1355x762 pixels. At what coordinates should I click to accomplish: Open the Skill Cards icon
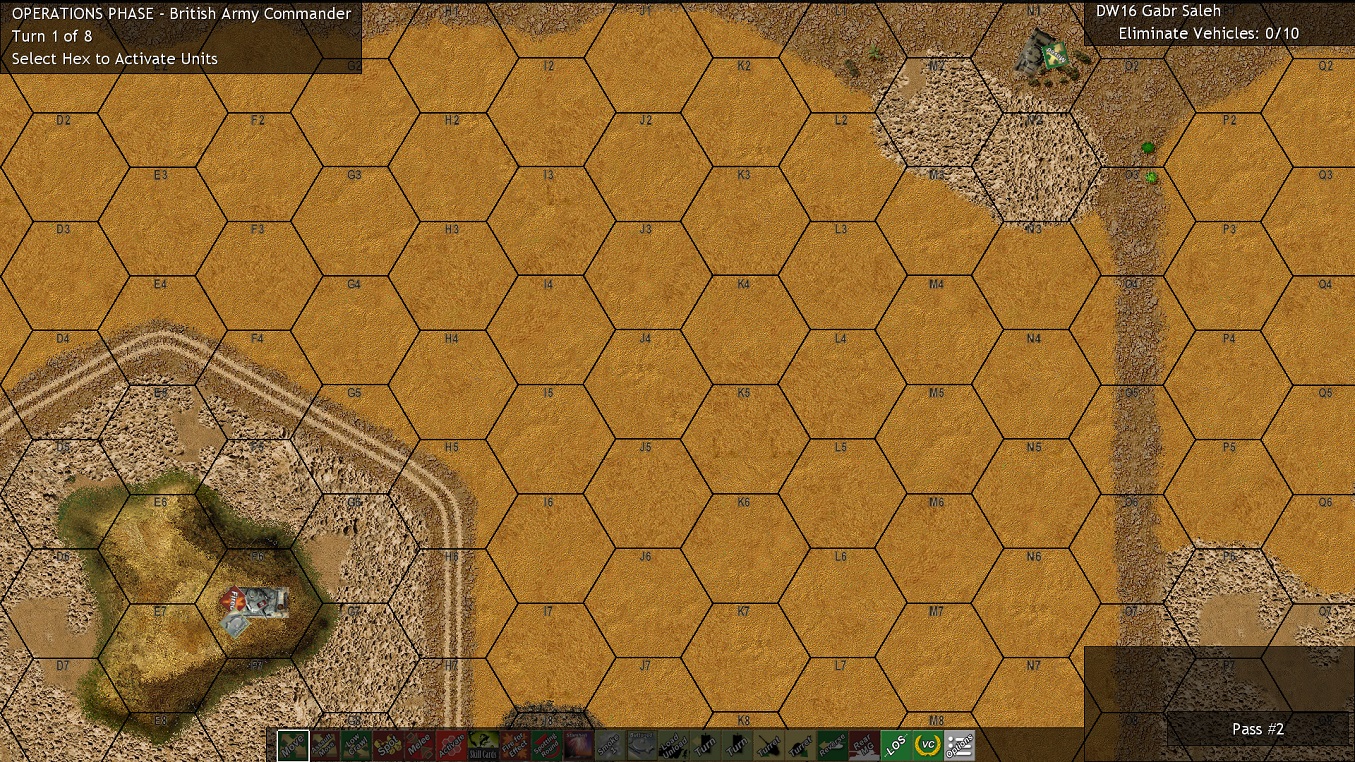[482, 745]
